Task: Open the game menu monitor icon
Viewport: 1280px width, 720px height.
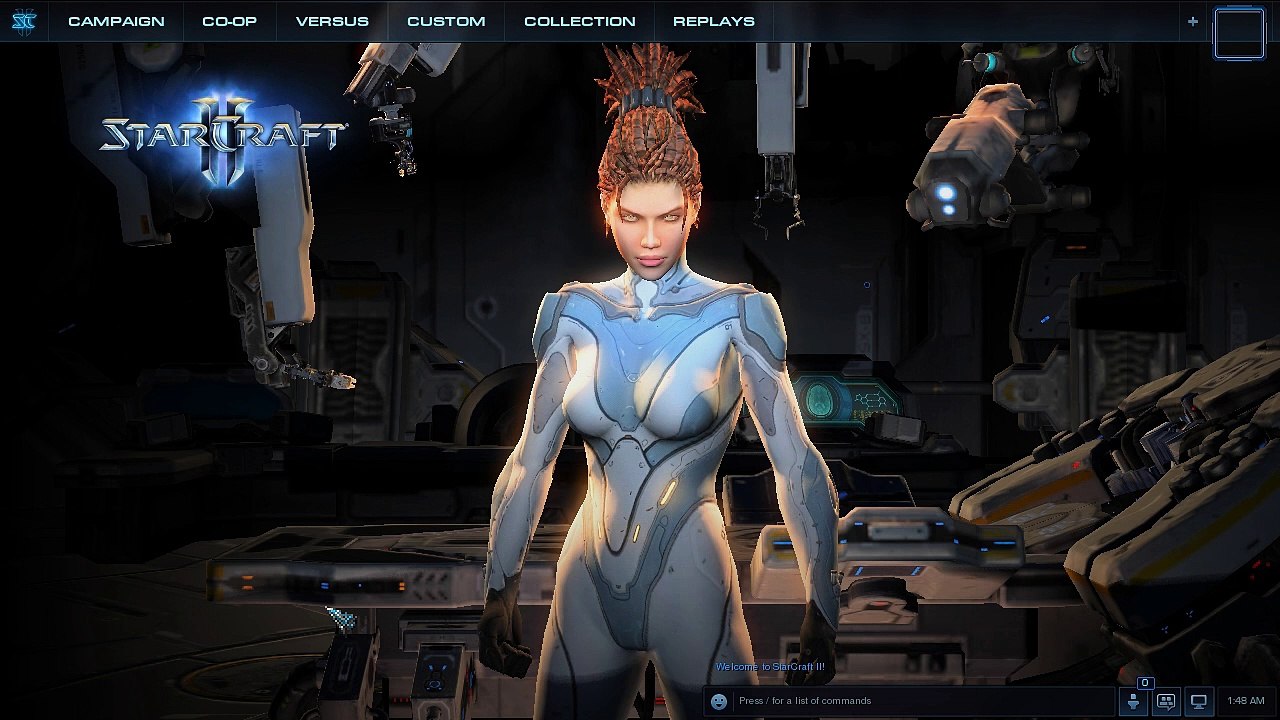Action: pyautogui.click(x=1199, y=701)
